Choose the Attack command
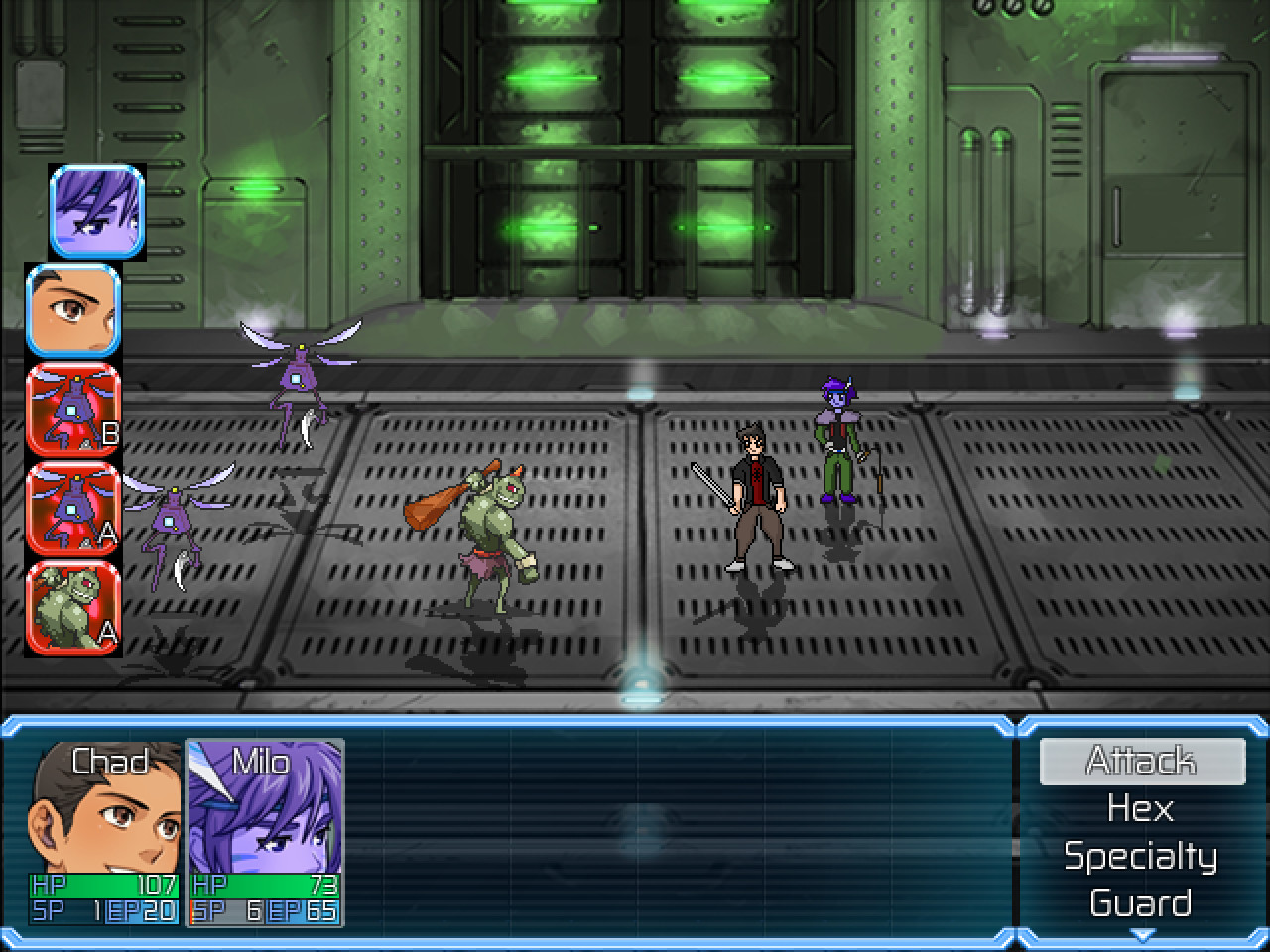 (1140, 762)
